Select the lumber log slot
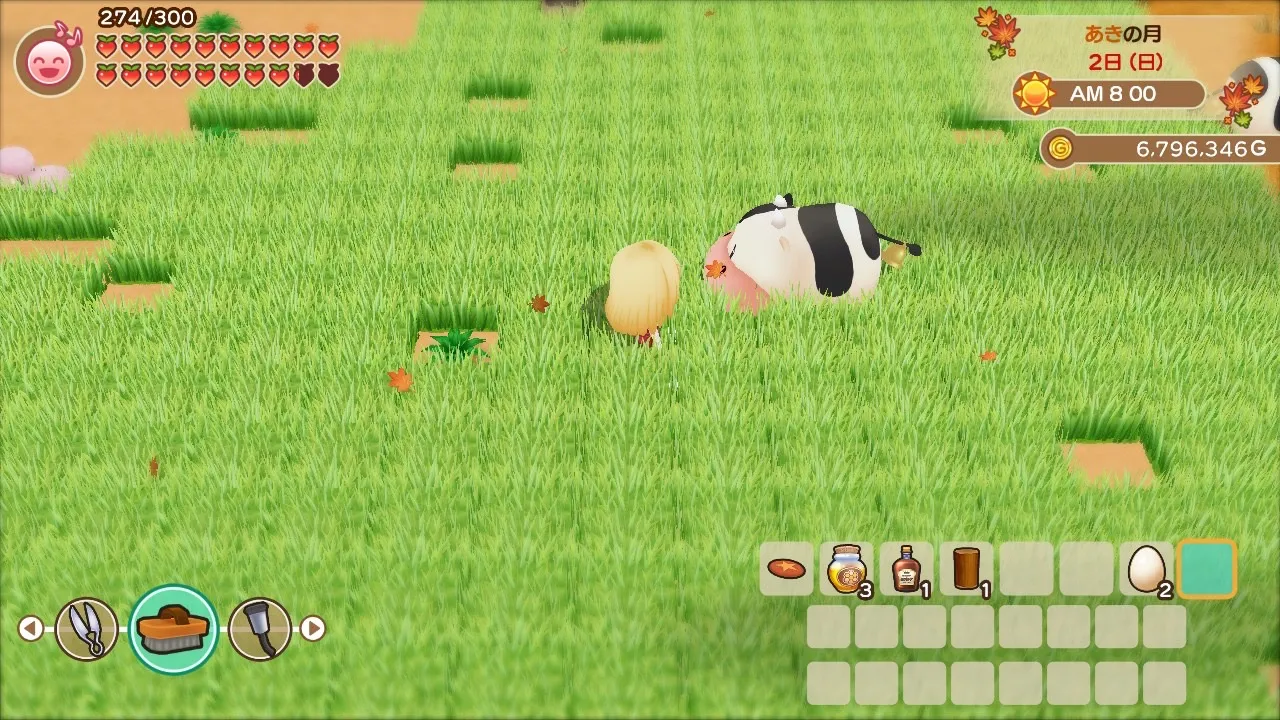This screenshot has width=1280, height=720. click(966, 569)
